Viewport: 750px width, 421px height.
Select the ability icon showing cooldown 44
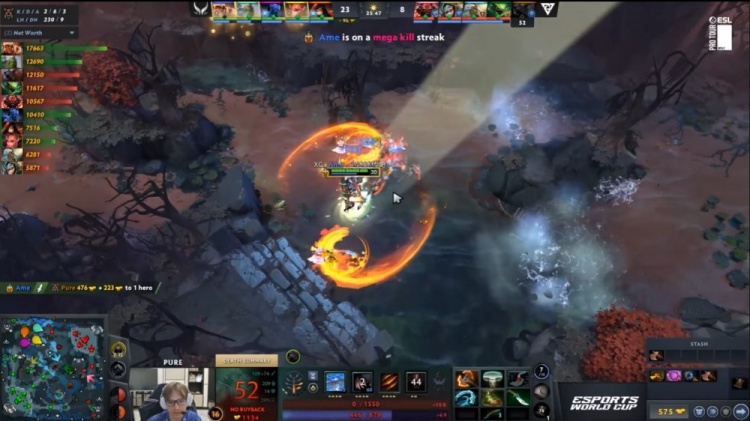[x=416, y=381]
